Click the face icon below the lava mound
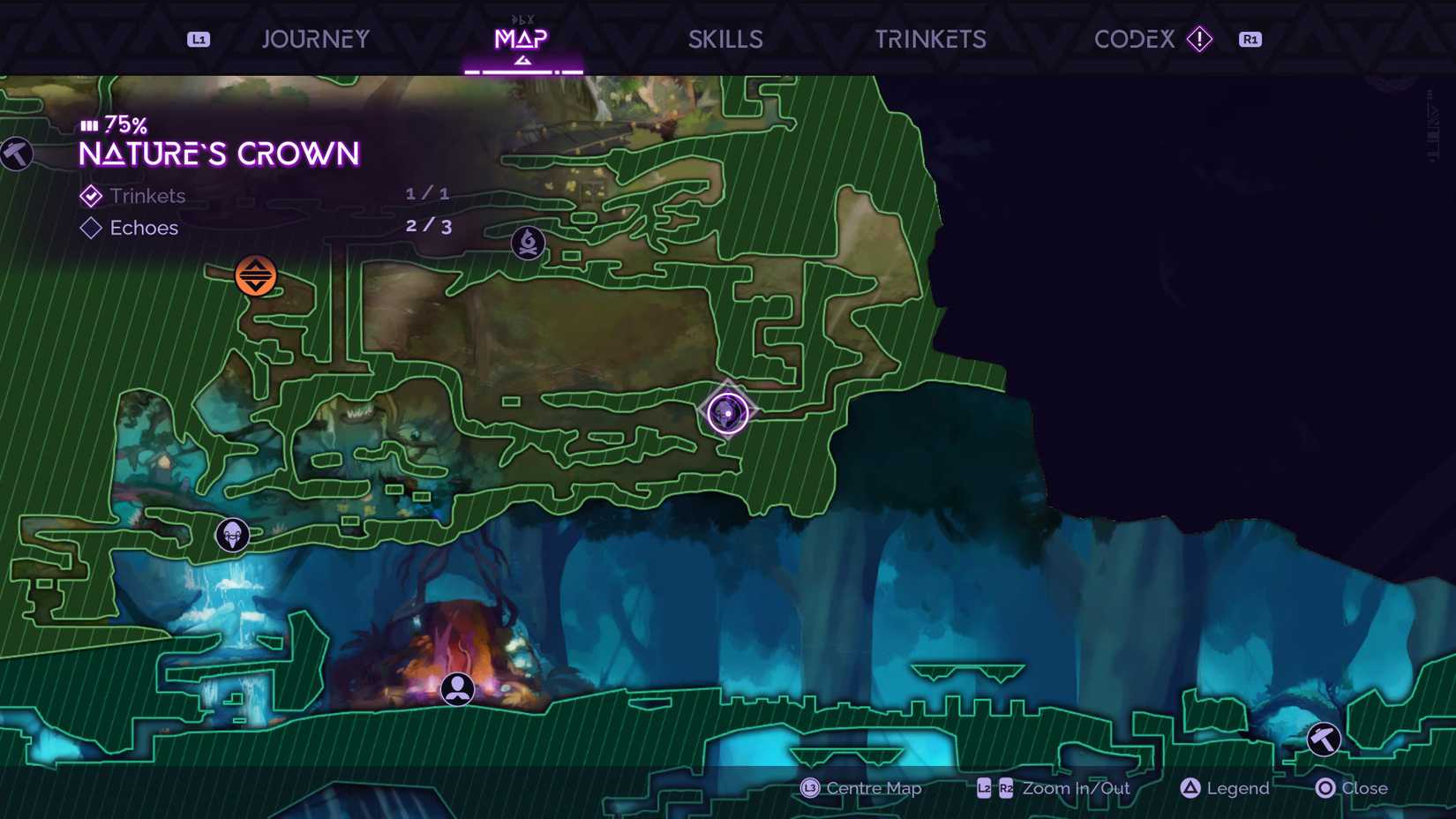The width and height of the screenshot is (1456, 819). [x=458, y=689]
